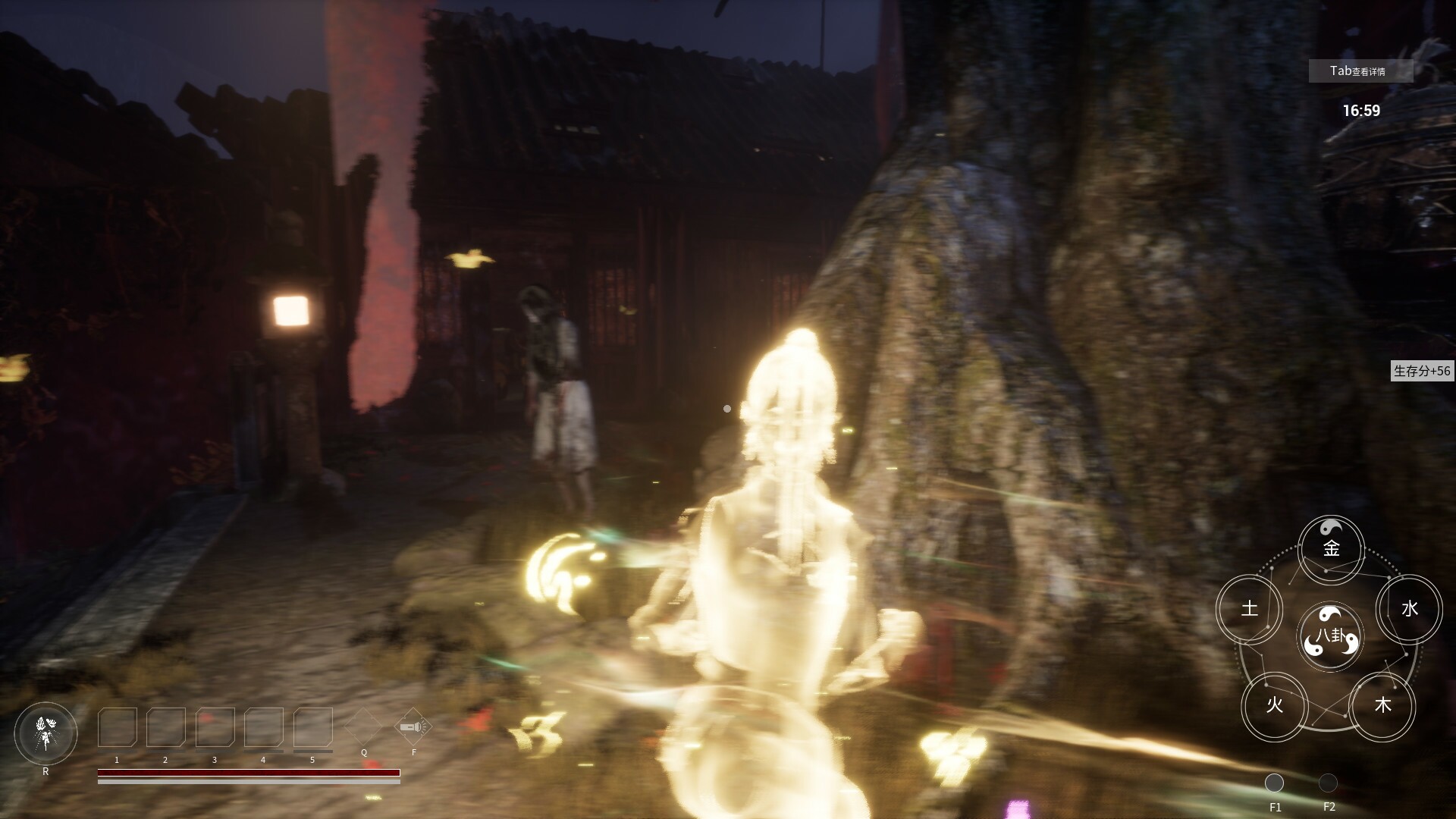The image size is (1456, 819).
Task: Activate the R hand-seal skill icon
Action: click(45, 733)
